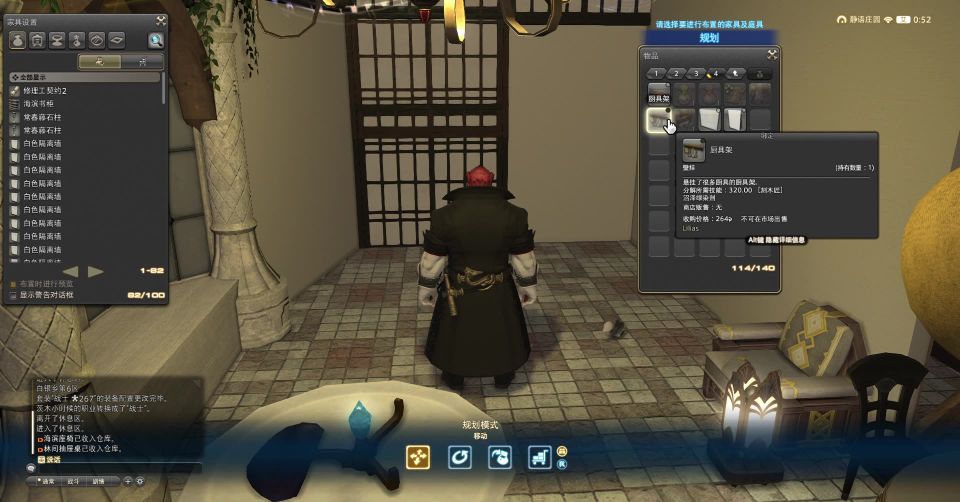Activate the move mode button
This screenshot has height=502, width=960.
click(418, 457)
